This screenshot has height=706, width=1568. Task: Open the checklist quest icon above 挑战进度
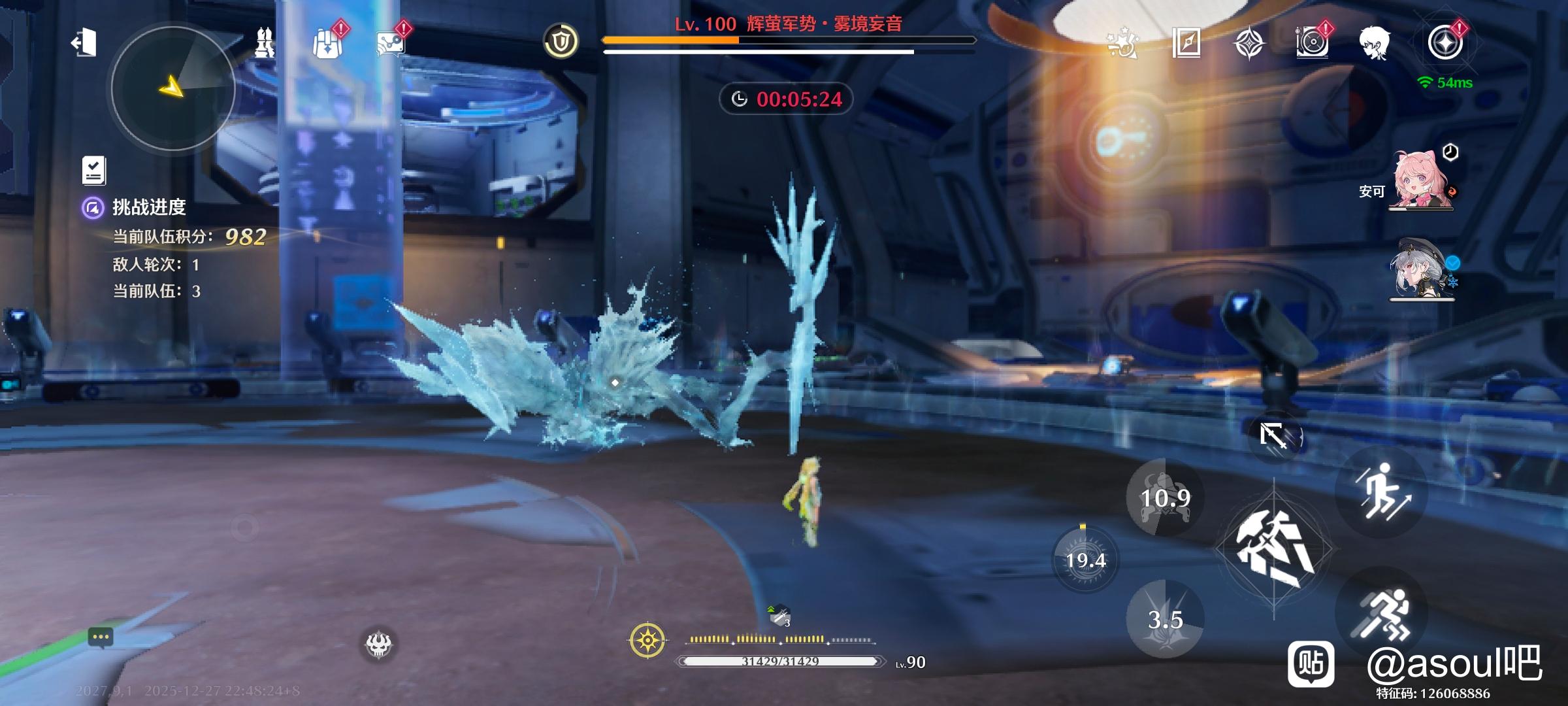pyautogui.click(x=94, y=171)
